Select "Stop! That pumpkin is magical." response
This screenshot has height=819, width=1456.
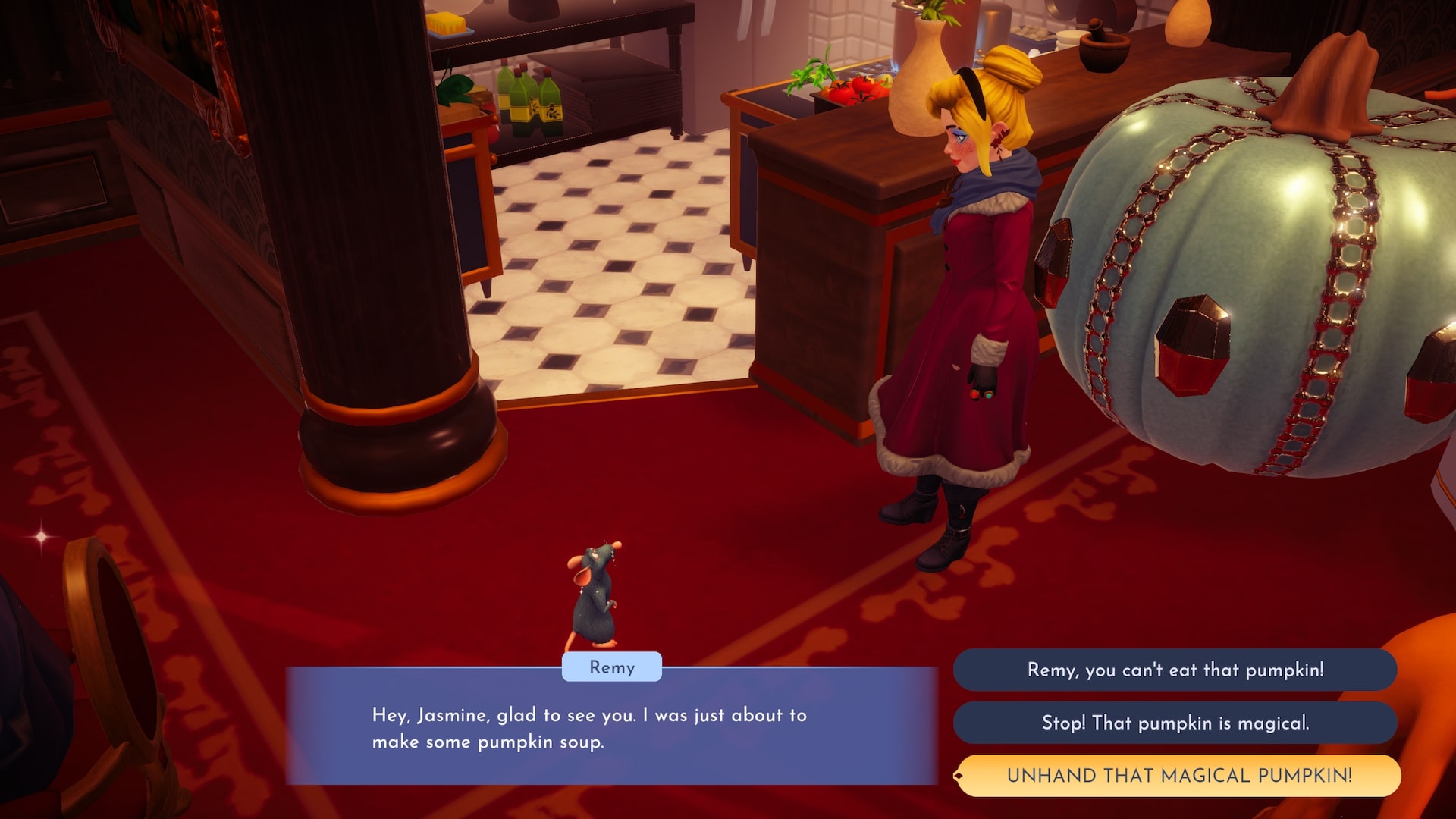(1175, 723)
